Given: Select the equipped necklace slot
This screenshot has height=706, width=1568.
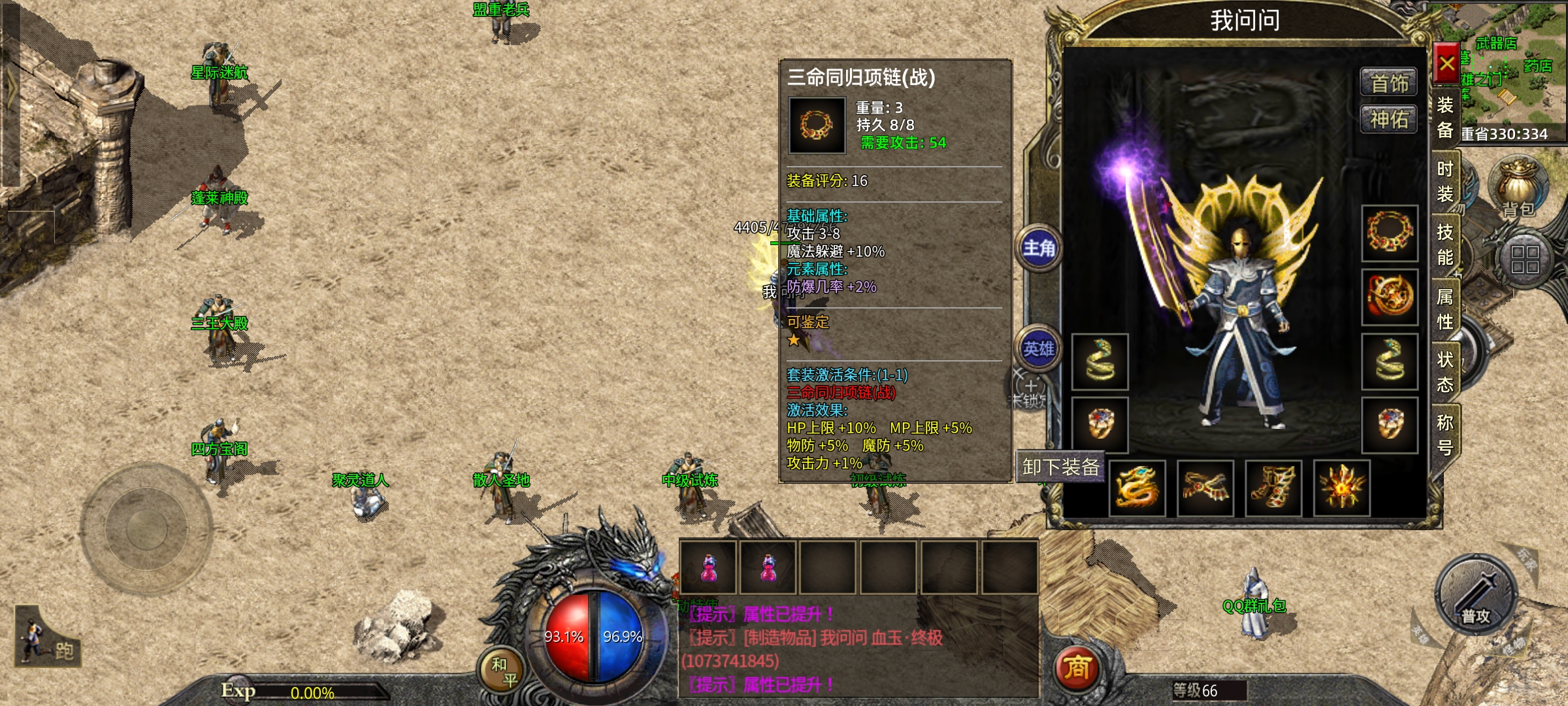Looking at the screenshot, I should pyautogui.click(x=1390, y=233).
